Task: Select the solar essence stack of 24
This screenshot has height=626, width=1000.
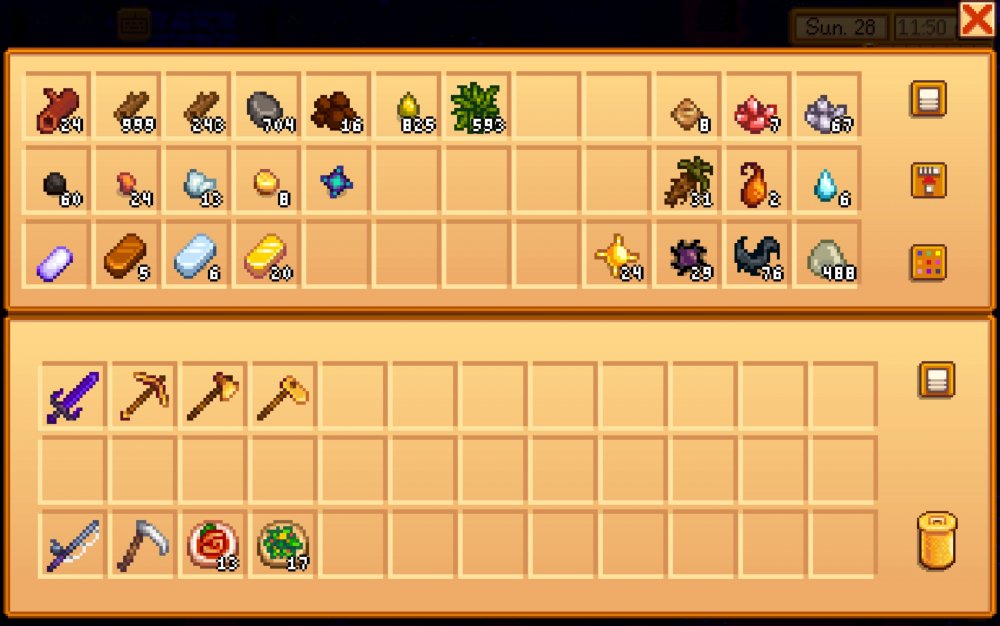Action: [x=616, y=257]
